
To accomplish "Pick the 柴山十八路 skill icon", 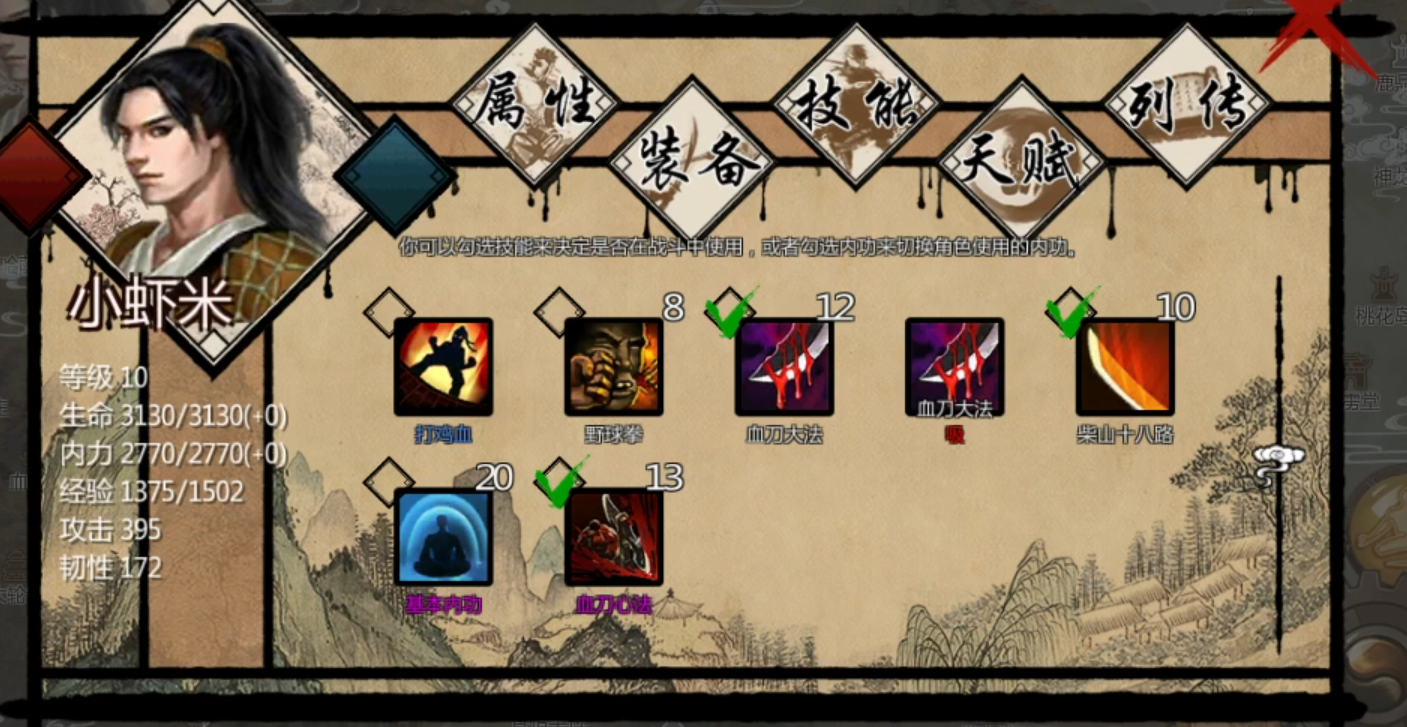I will click(1125, 366).
